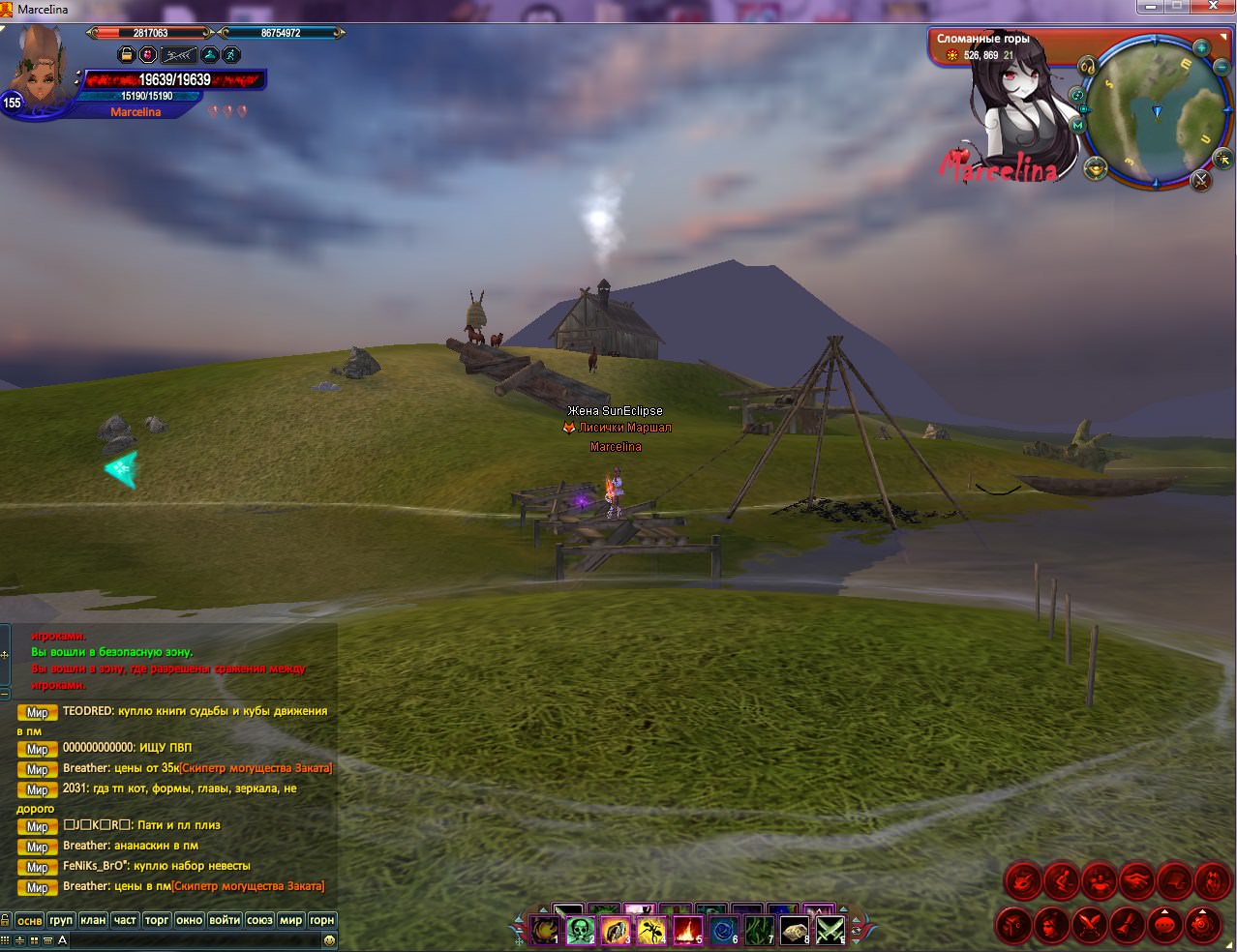Use the crossed green blades skill
Viewport: 1237px width, 952px height.
[830, 931]
